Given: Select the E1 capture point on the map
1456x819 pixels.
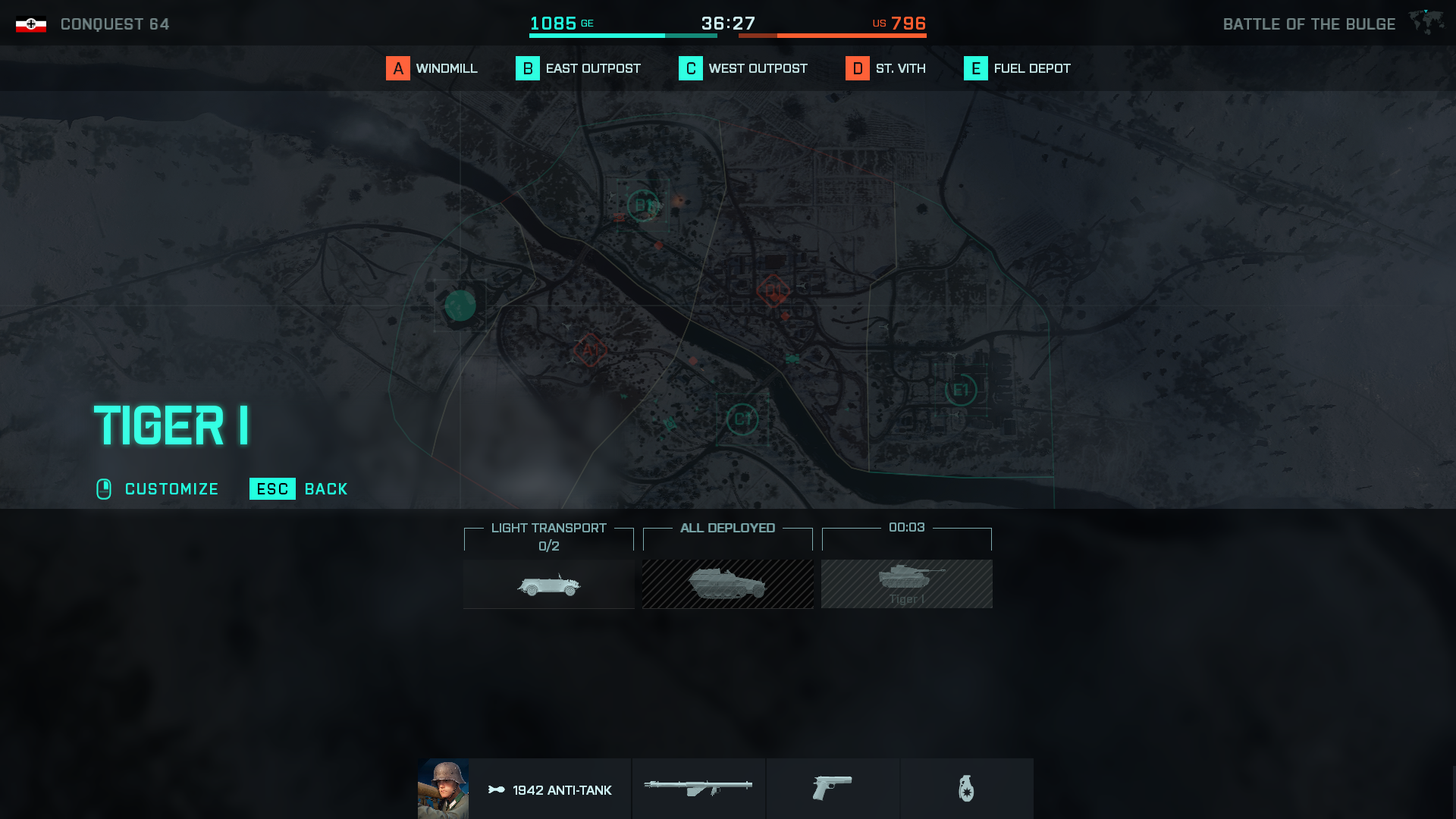Looking at the screenshot, I should pos(960,389).
